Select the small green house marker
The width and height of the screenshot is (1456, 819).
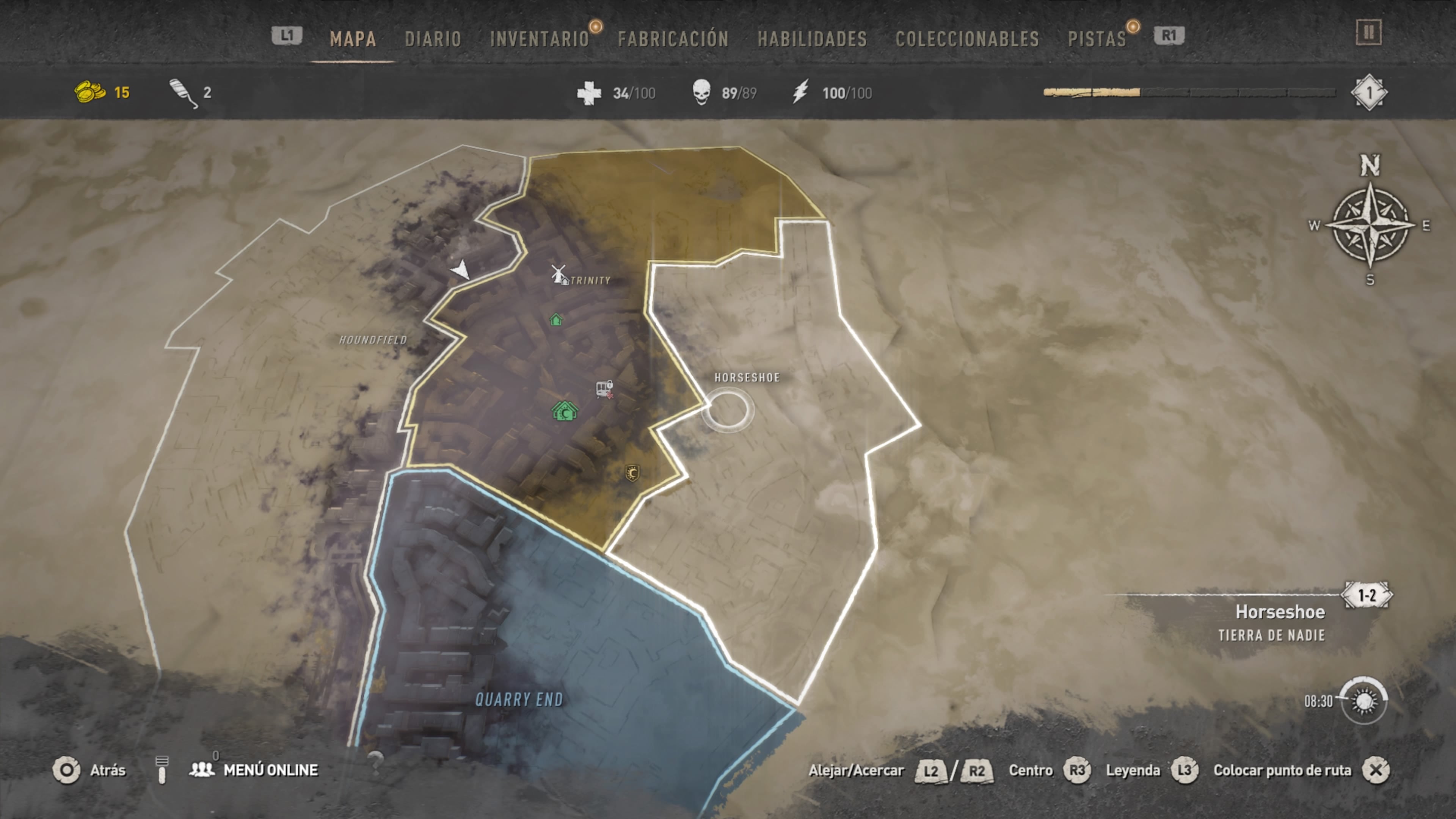556,320
